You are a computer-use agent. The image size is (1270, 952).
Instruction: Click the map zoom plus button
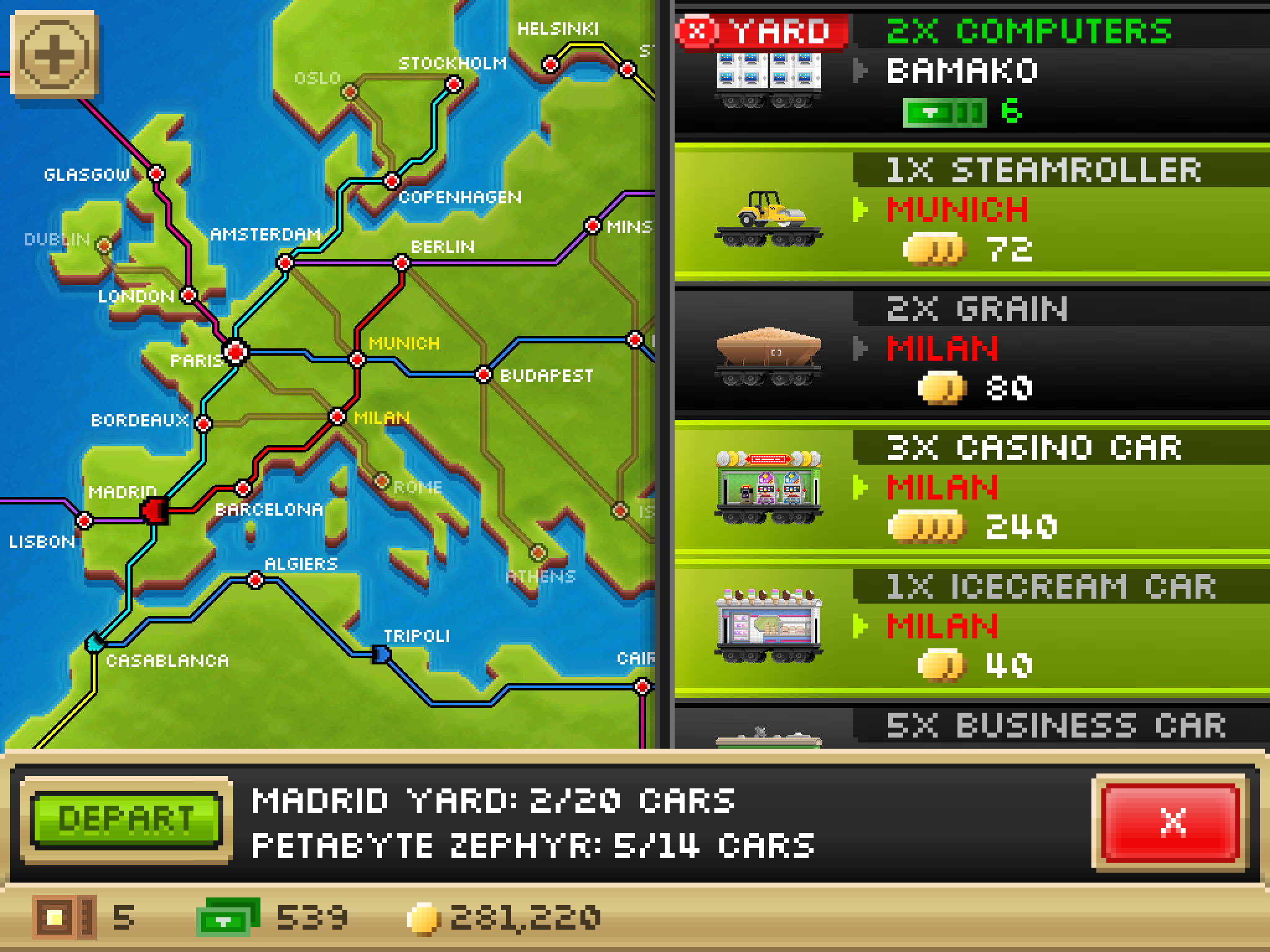point(55,55)
